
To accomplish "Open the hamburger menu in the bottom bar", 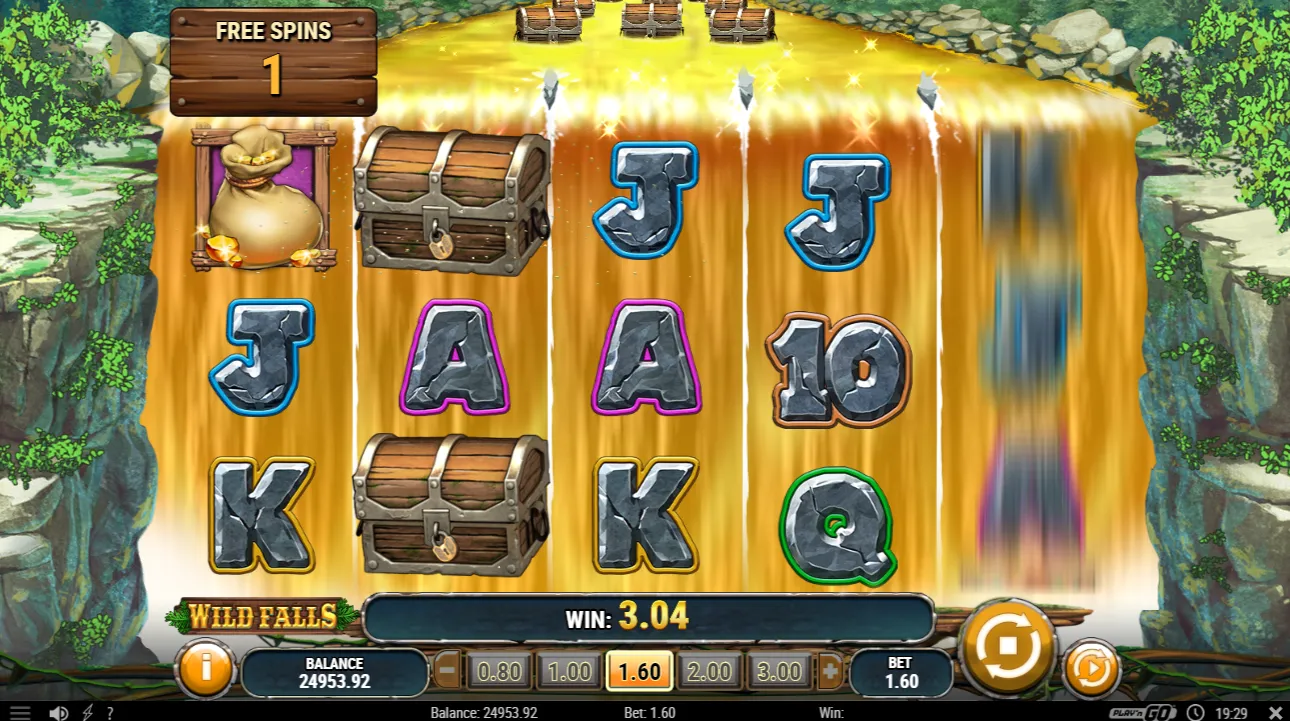I will 20,713.
